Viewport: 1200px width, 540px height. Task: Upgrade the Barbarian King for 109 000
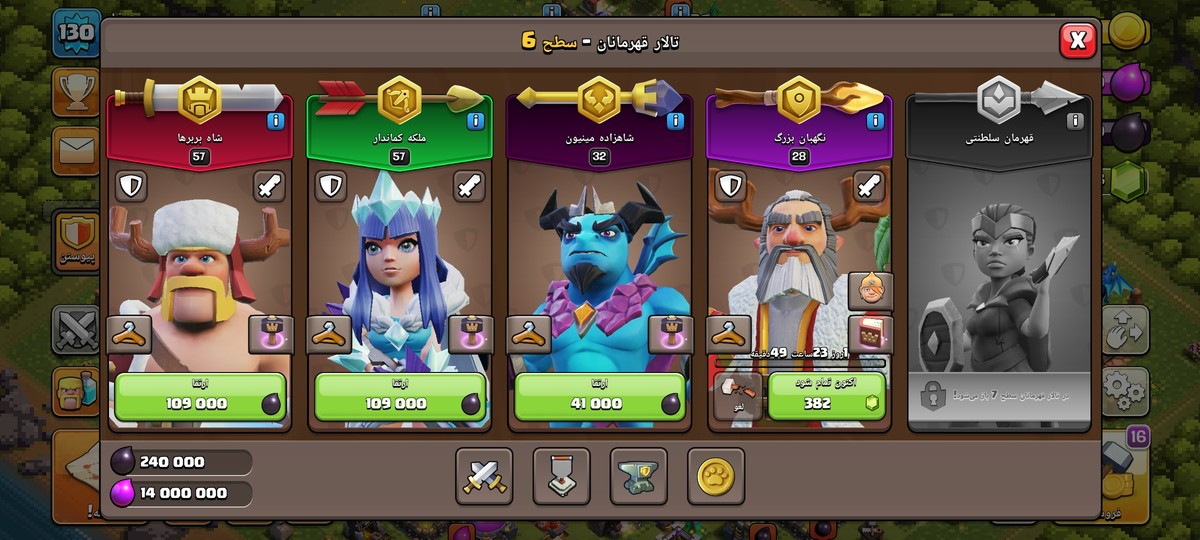(200, 397)
